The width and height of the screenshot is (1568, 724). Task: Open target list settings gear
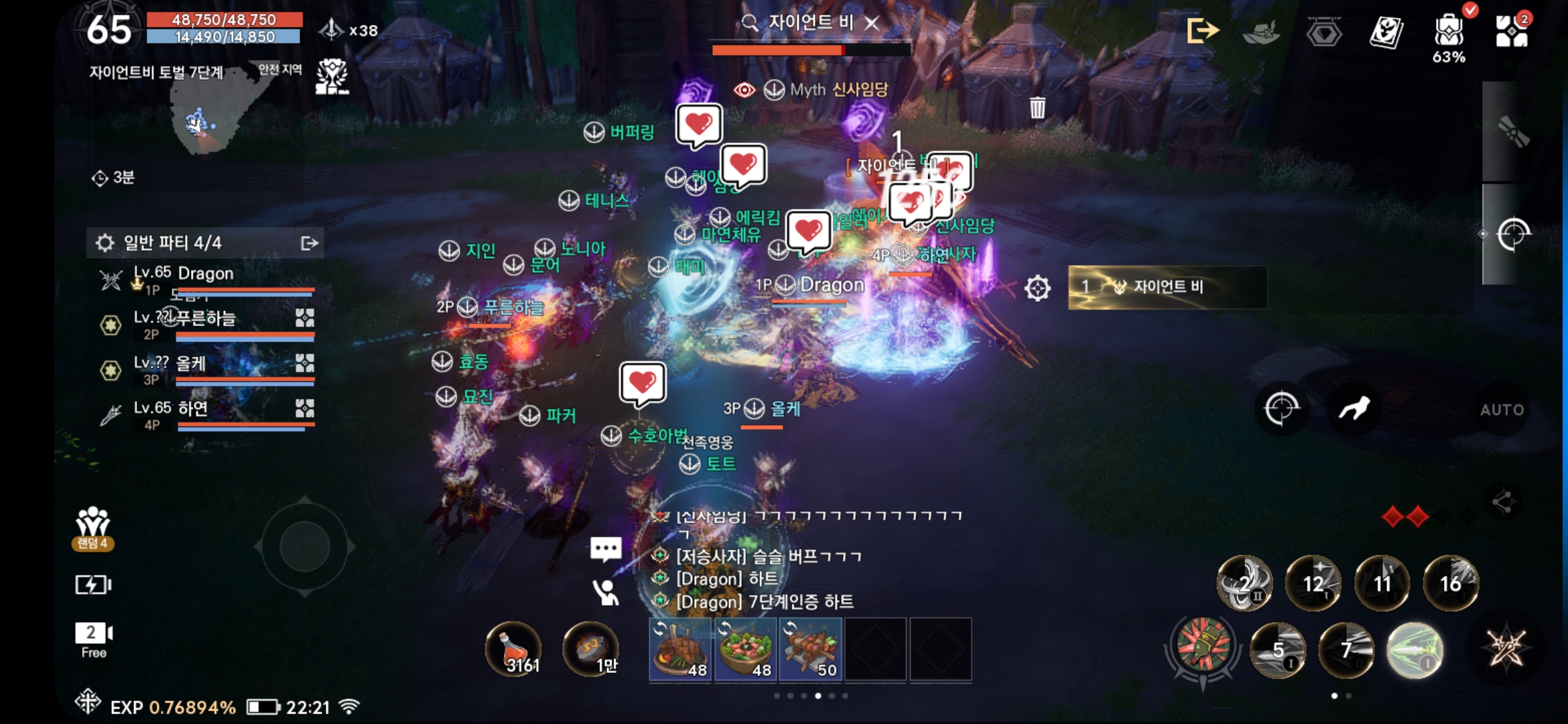click(1037, 288)
